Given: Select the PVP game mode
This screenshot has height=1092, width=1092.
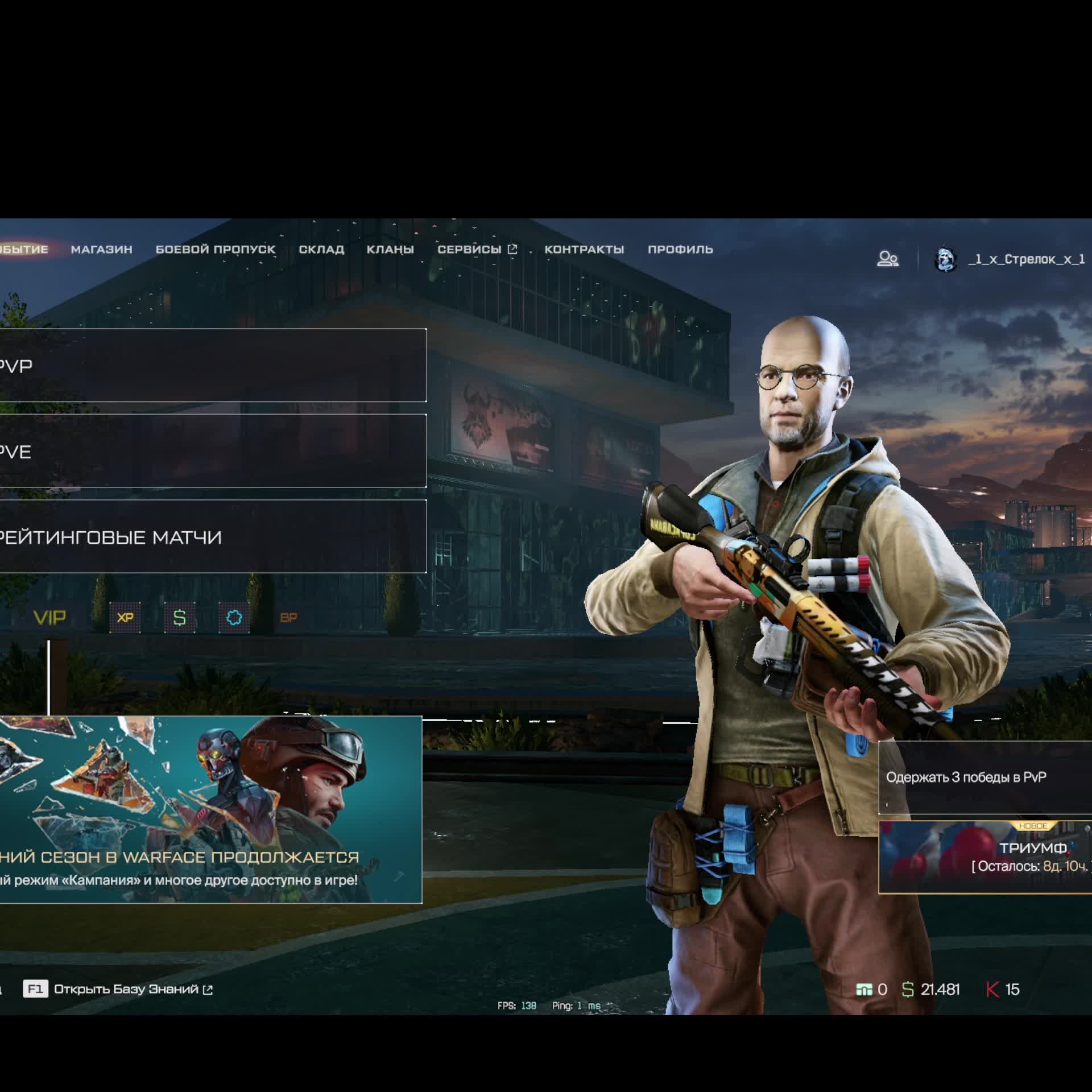Looking at the screenshot, I should click(213, 365).
